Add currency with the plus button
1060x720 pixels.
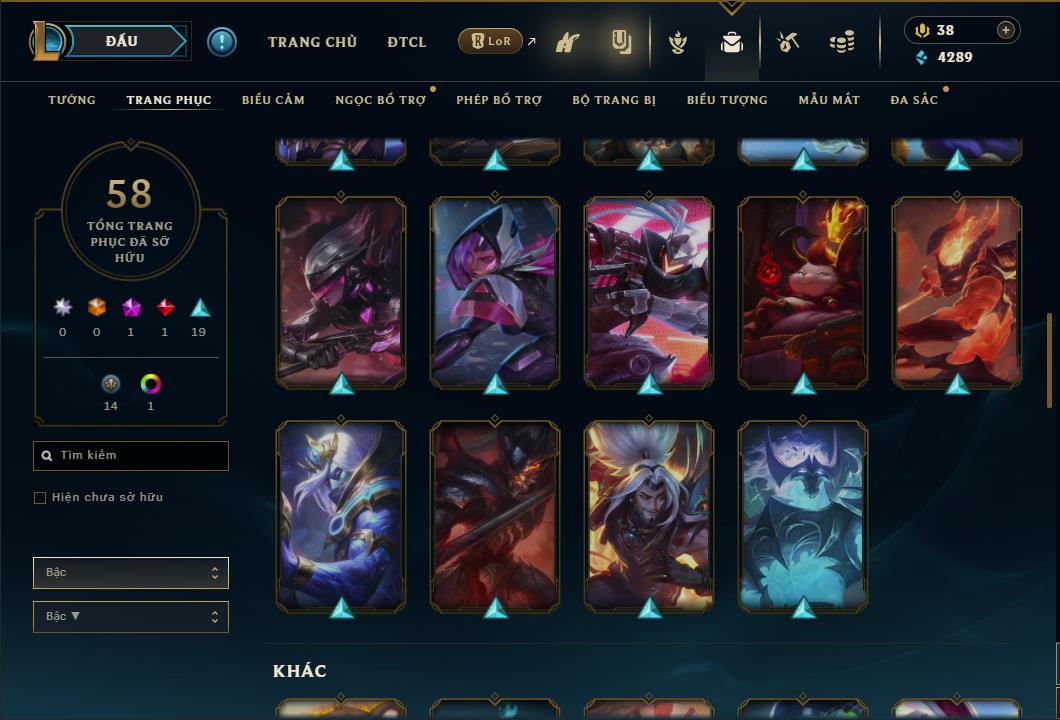1006,30
